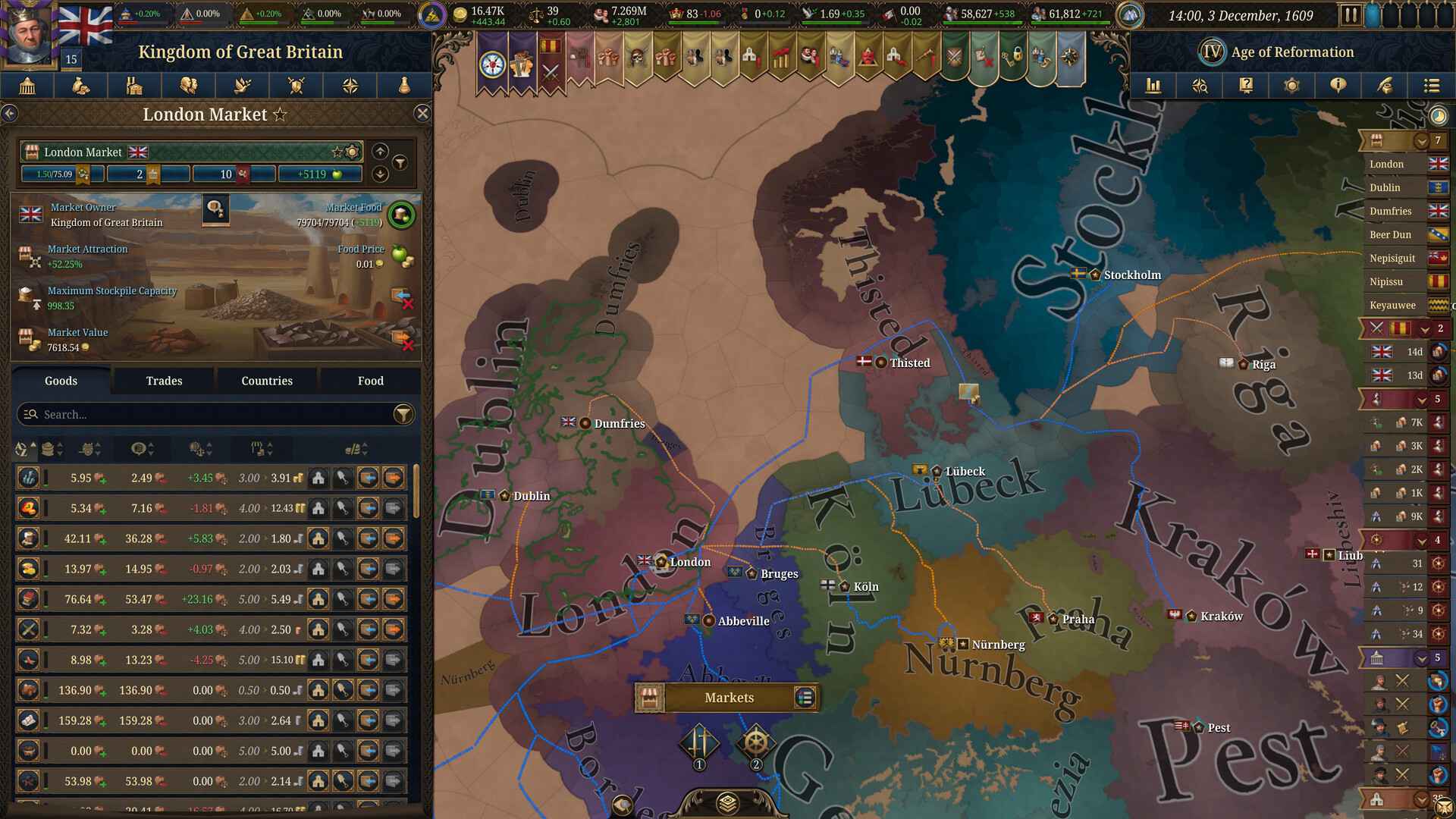
Task: Select Dublin in the right-side market list
Action: pyautogui.click(x=1389, y=187)
